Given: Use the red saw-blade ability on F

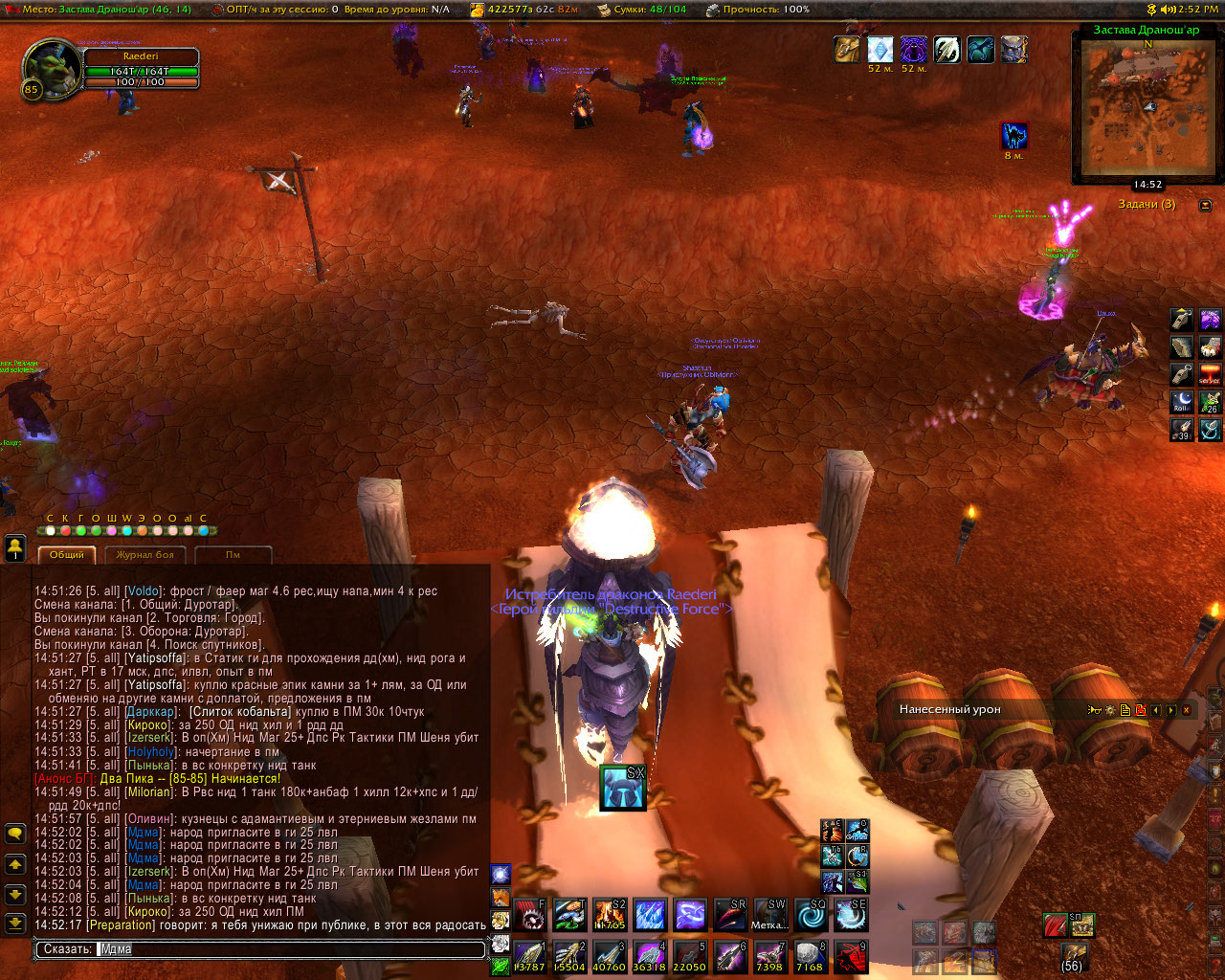Looking at the screenshot, I should (529, 915).
